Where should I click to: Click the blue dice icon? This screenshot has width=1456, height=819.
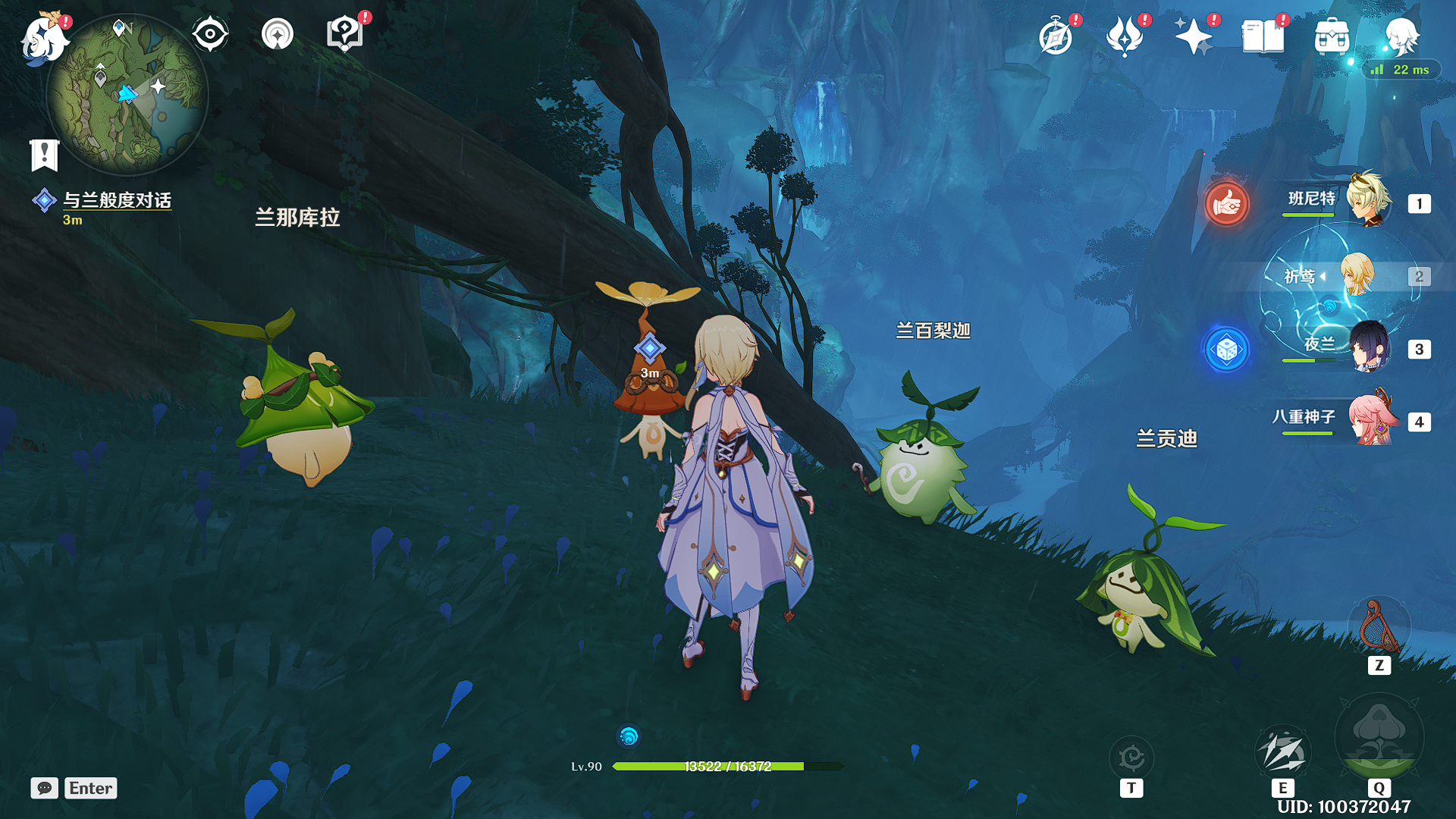point(1226,350)
